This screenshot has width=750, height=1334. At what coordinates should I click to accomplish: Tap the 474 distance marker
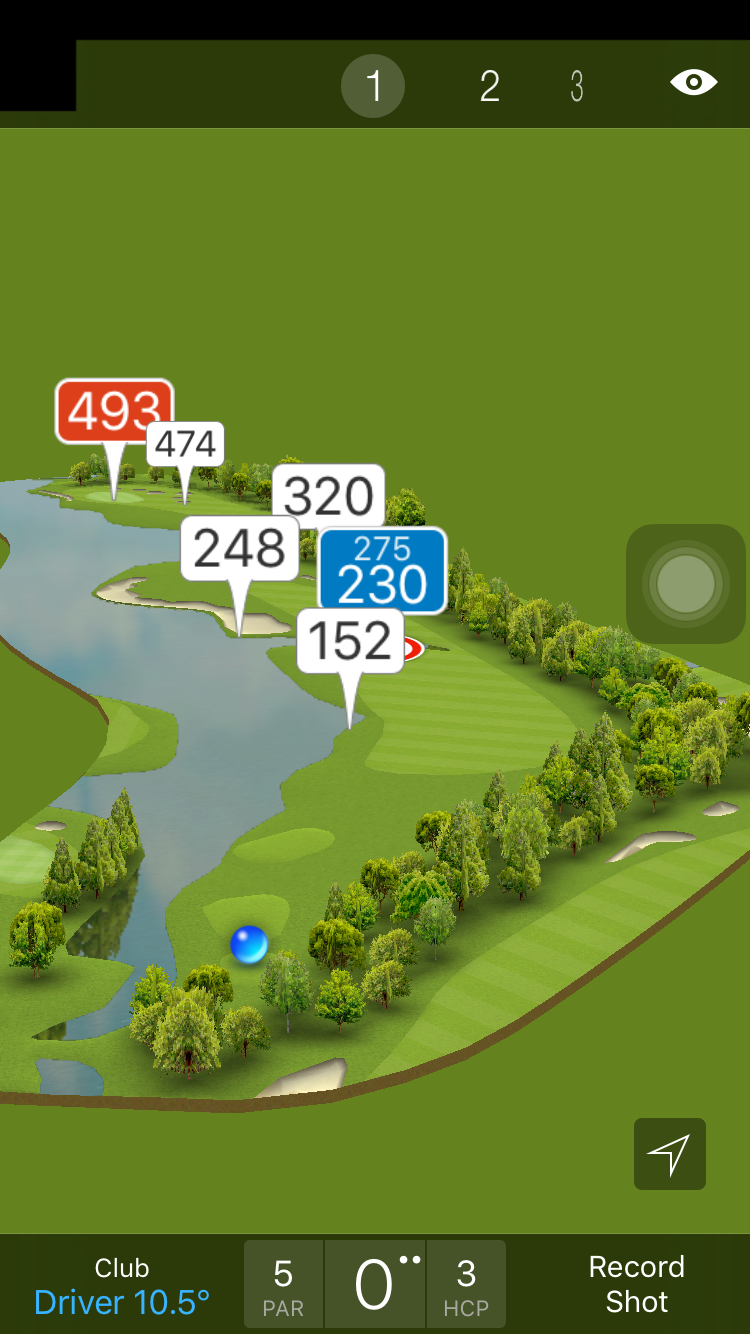coord(188,444)
